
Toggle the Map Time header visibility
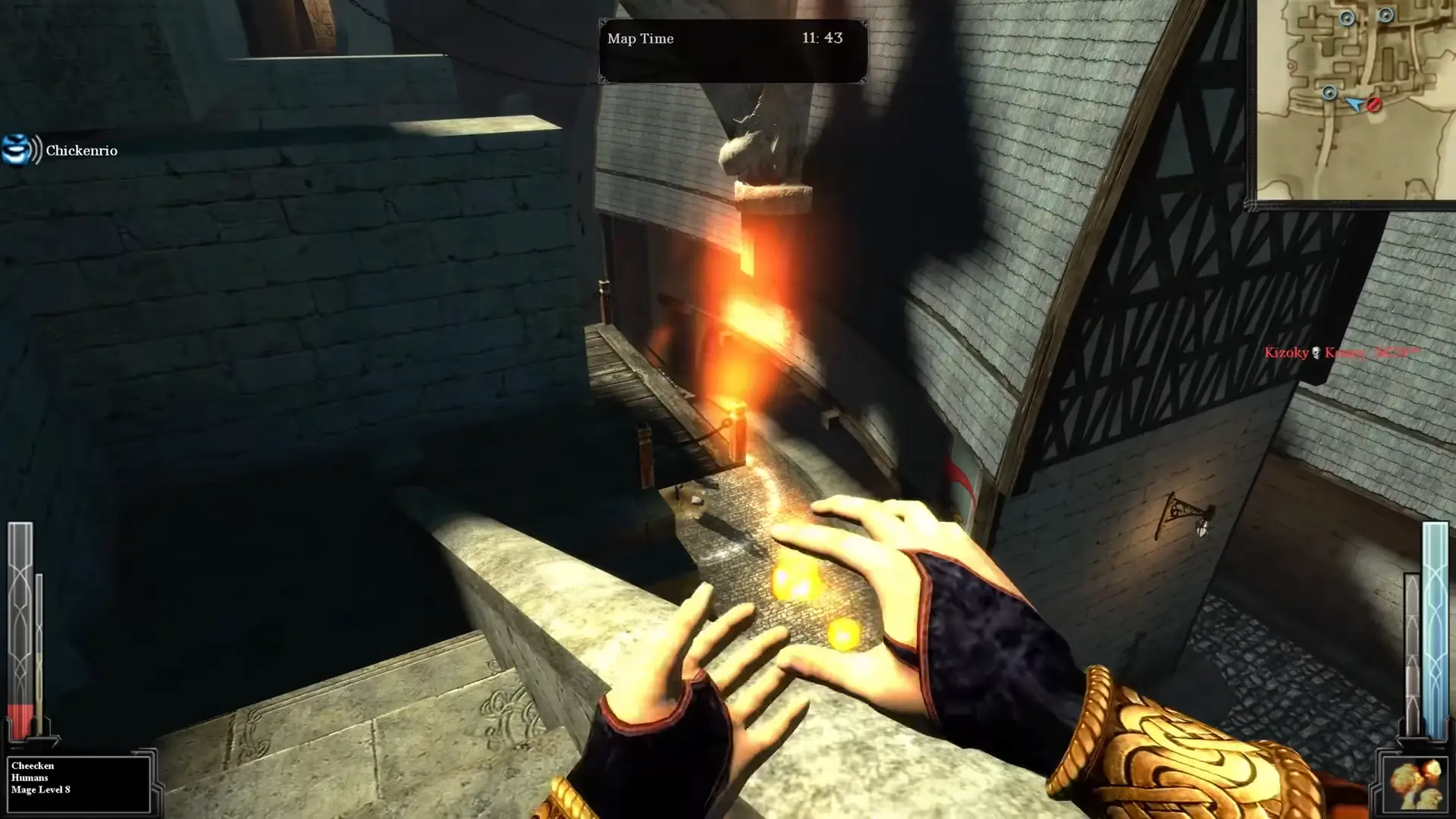(639, 39)
